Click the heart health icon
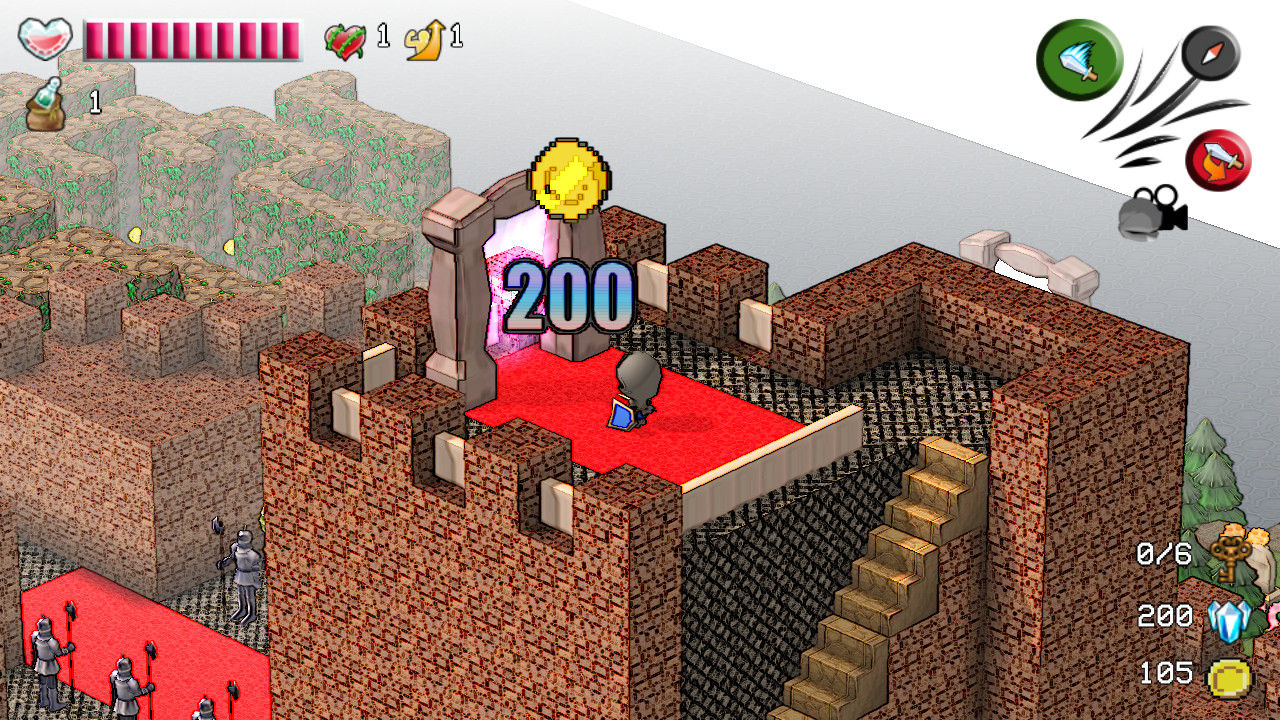Image resolution: width=1280 pixels, height=720 pixels. [44, 38]
